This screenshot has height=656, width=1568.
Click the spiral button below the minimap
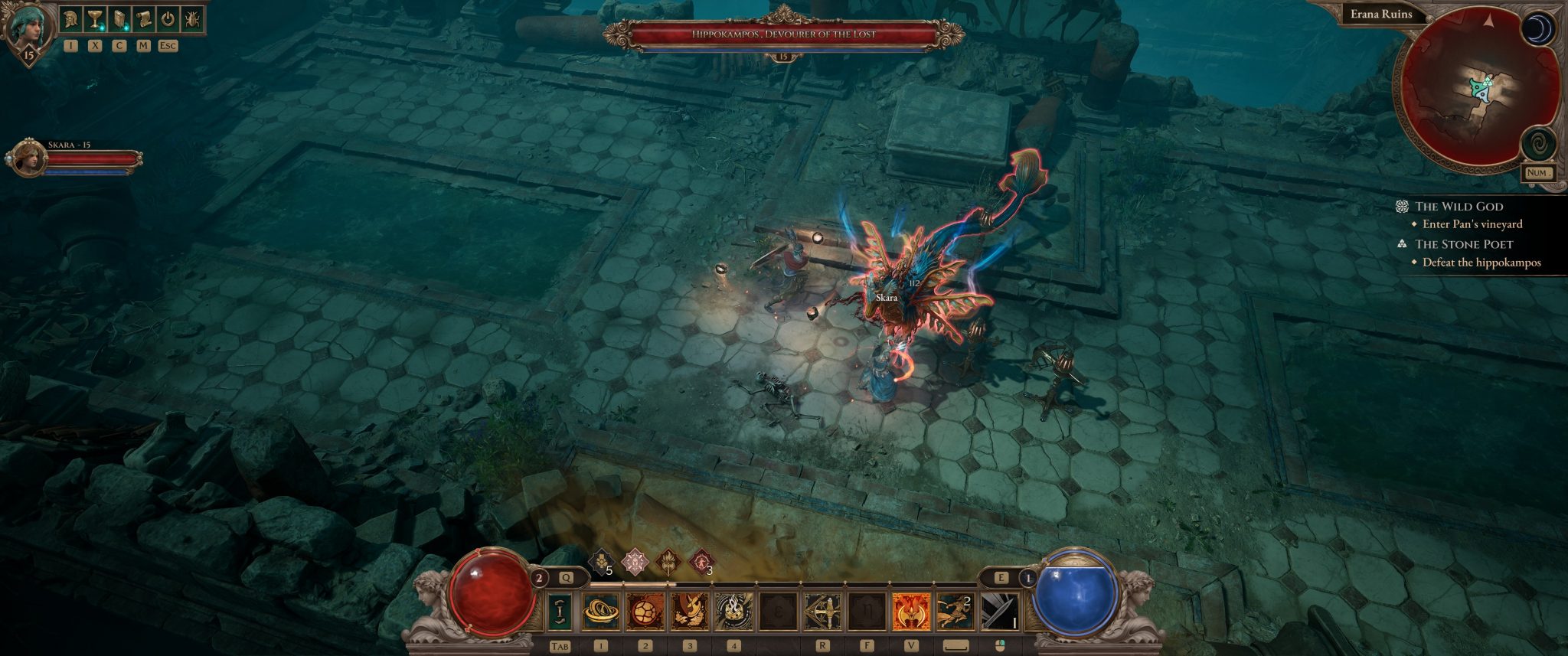pyautogui.click(x=1537, y=143)
